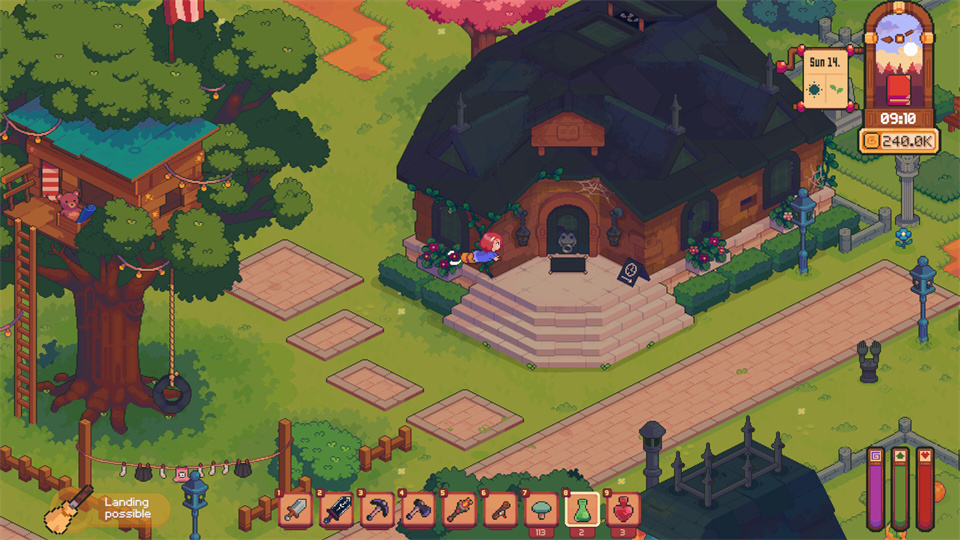Choose the pickaxe in the hotbar
960x540 pixels.
378,510
